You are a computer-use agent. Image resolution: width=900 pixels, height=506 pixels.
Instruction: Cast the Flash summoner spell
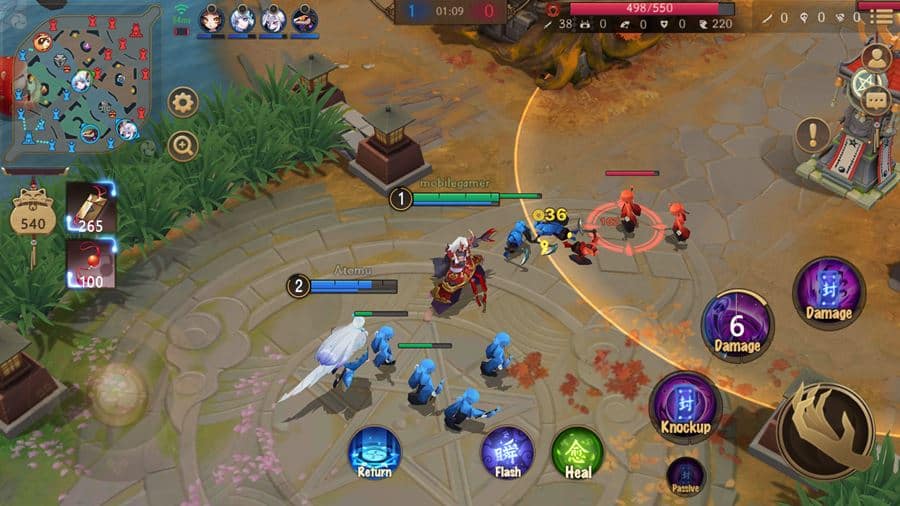(507, 452)
